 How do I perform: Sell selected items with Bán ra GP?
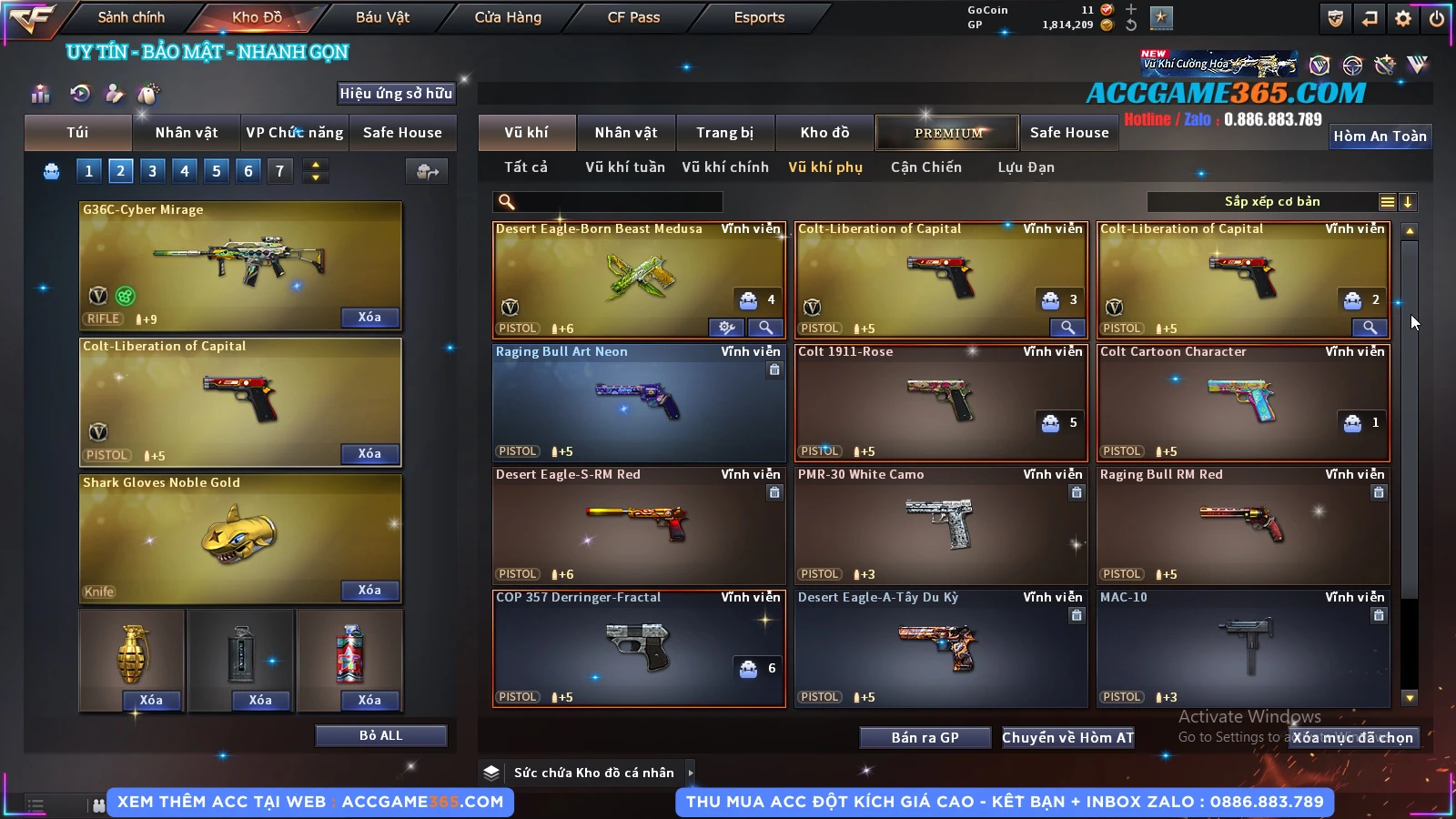click(925, 737)
